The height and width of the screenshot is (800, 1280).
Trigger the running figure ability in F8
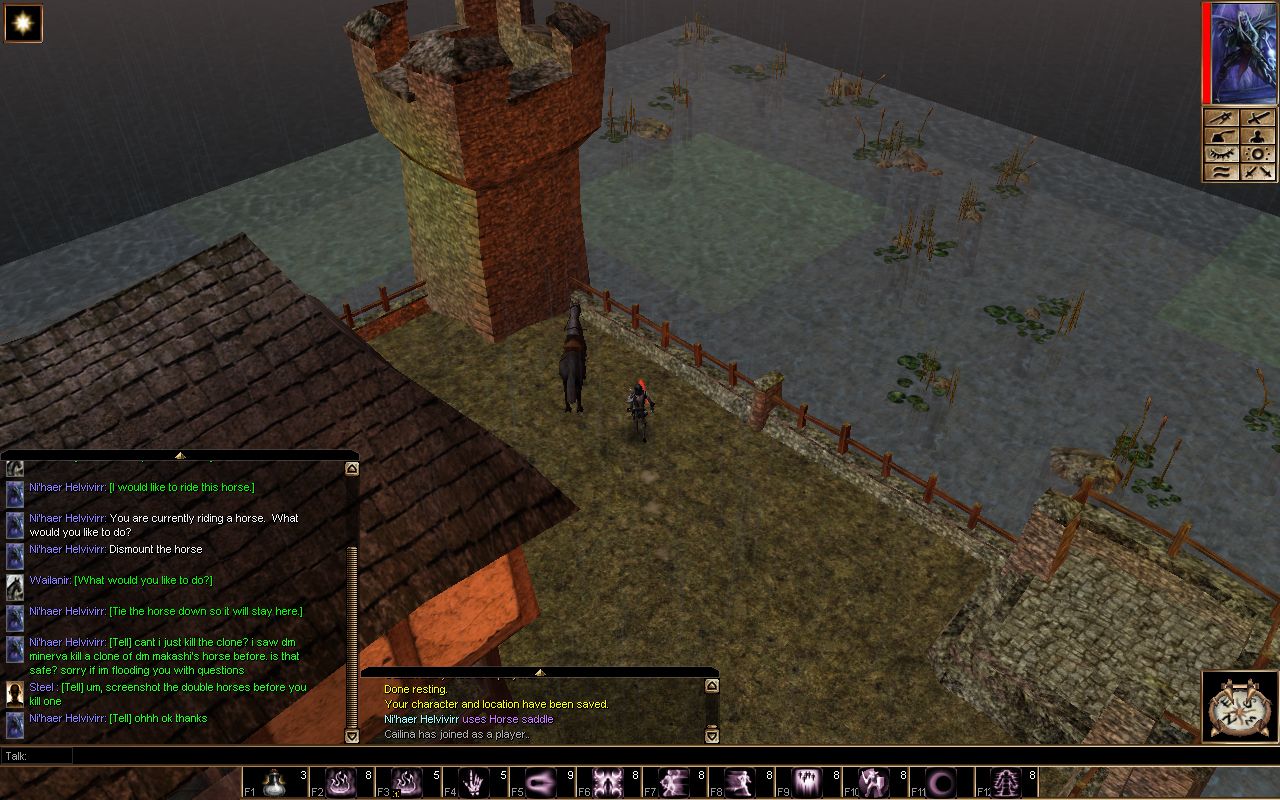pyautogui.click(x=741, y=782)
